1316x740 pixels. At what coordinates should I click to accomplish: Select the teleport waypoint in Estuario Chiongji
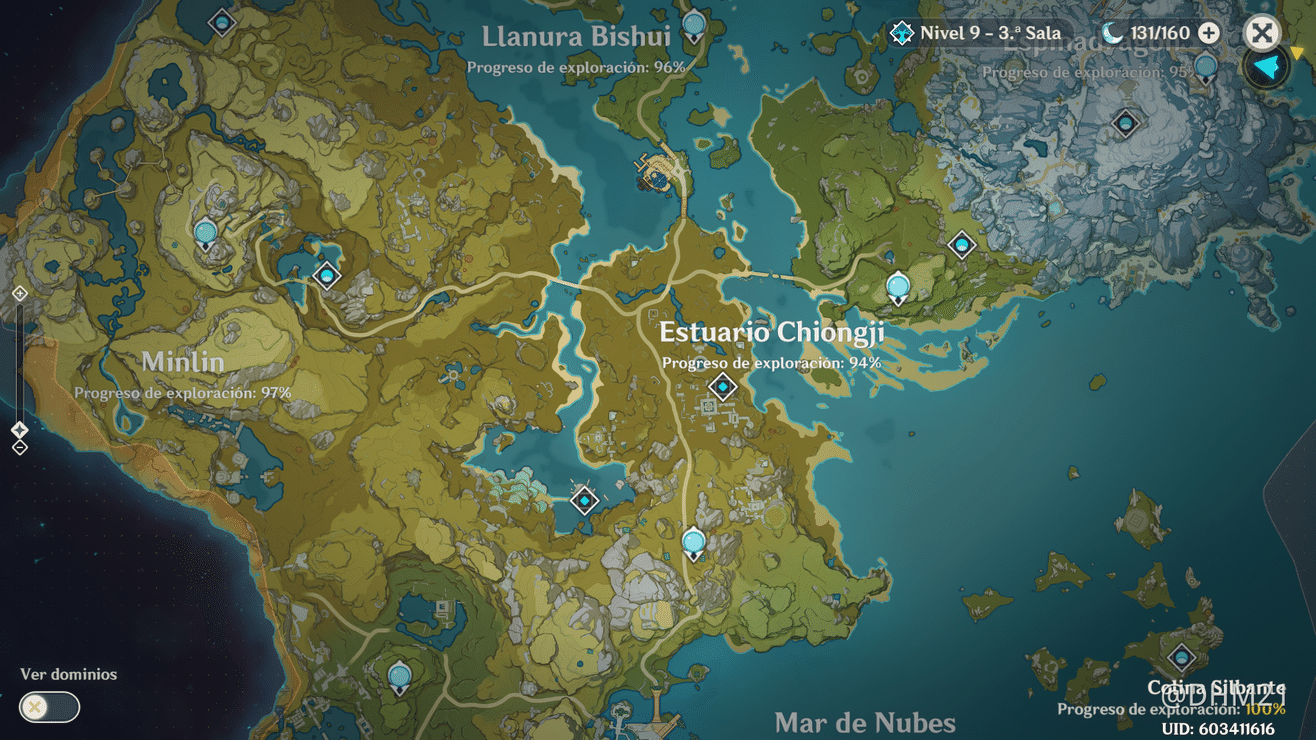pyautogui.click(x=723, y=387)
